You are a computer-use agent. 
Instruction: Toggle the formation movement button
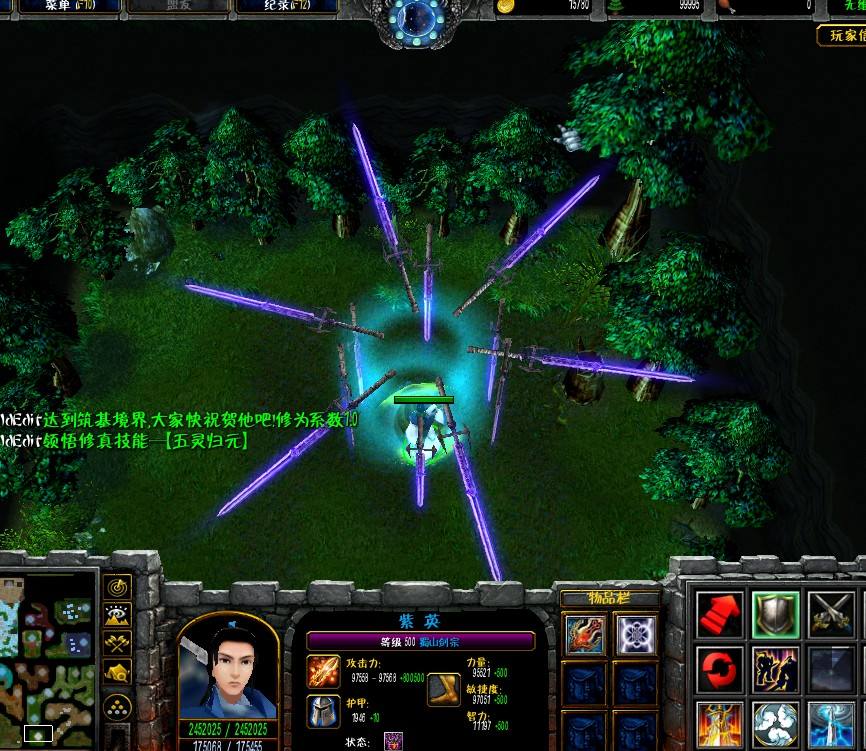click(118, 707)
